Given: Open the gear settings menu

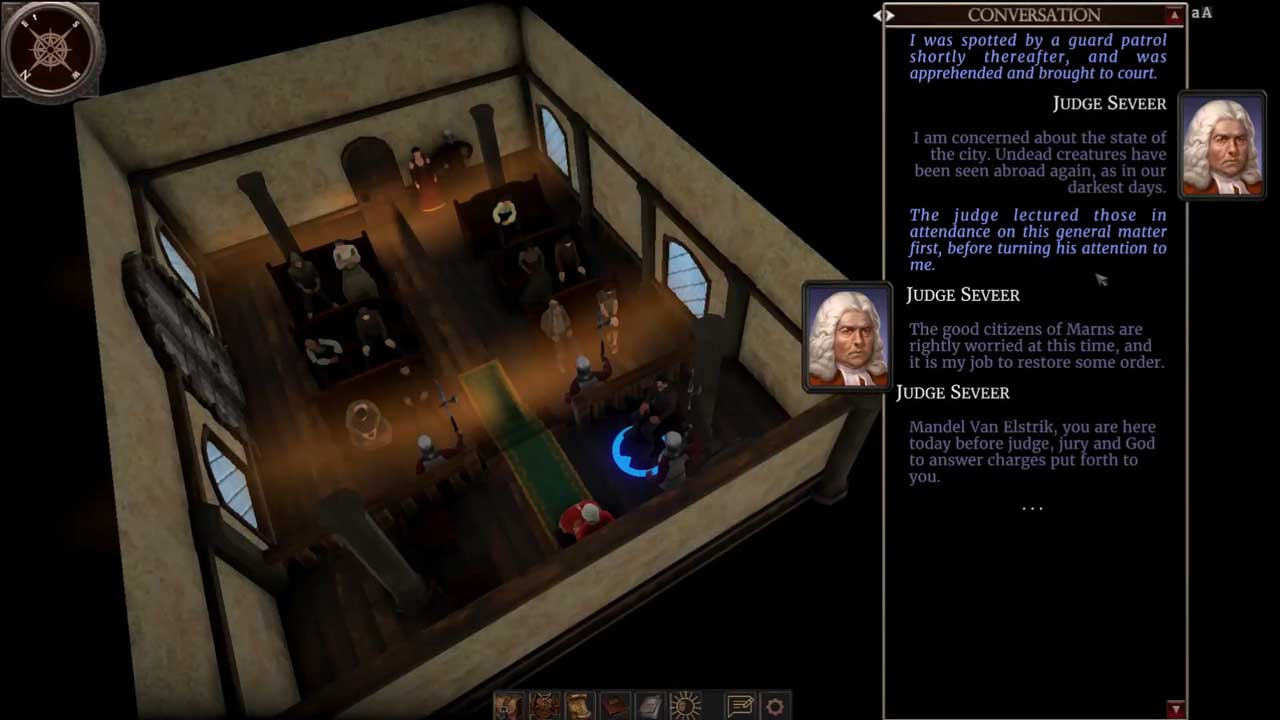Looking at the screenshot, I should point(775,706).
